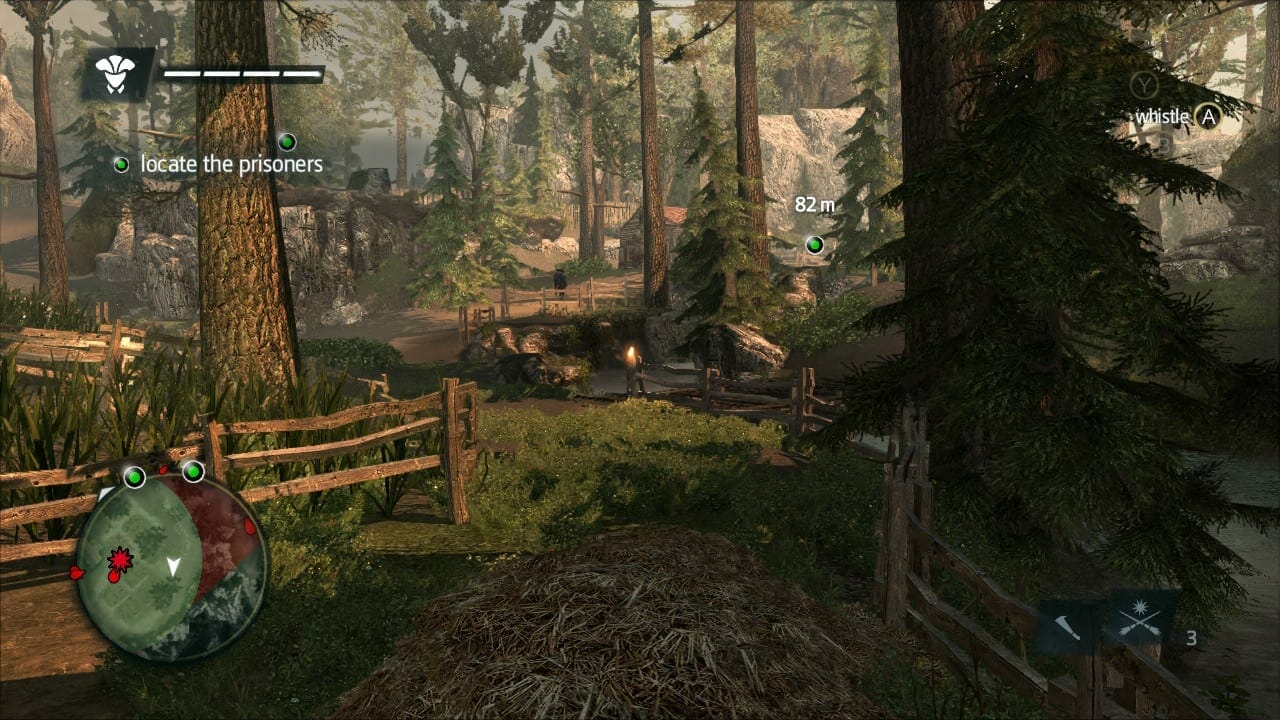Click the circular minimap
This screenshot has height=720, width=1280.
170,566
